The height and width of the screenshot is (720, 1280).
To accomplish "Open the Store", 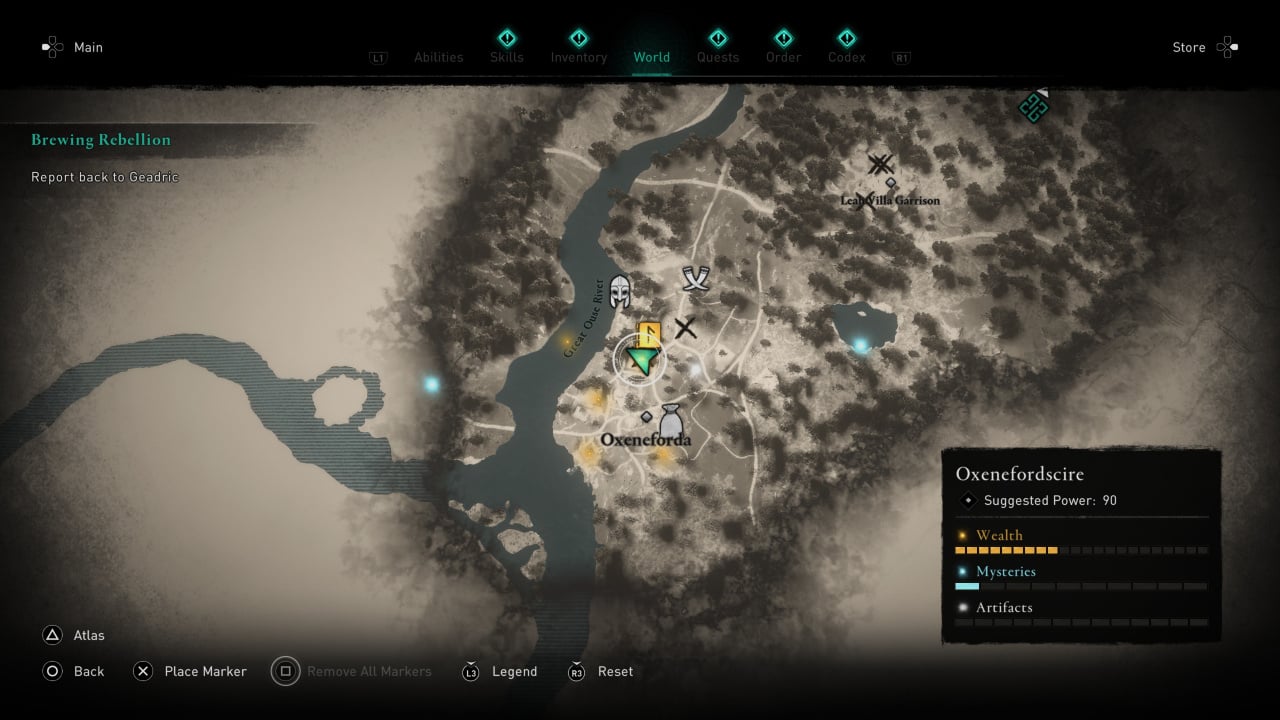I will 1189,47.
